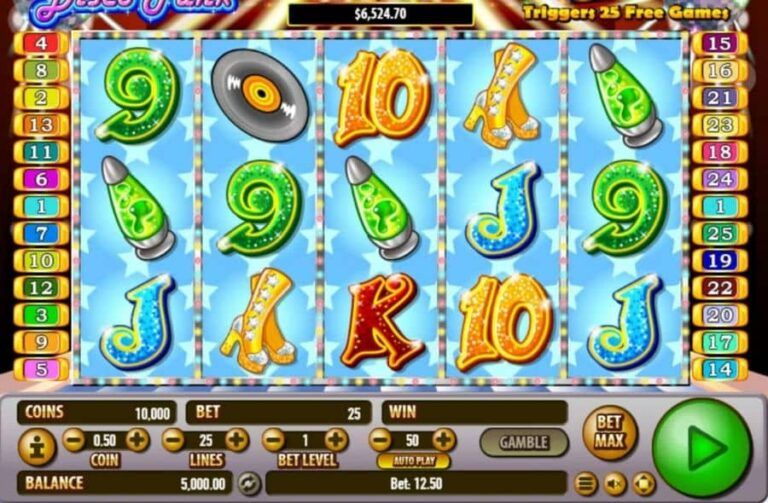The height and width of the screenshot is (503, 768).
Task: Start Auto Play
Action: point(412,461)
